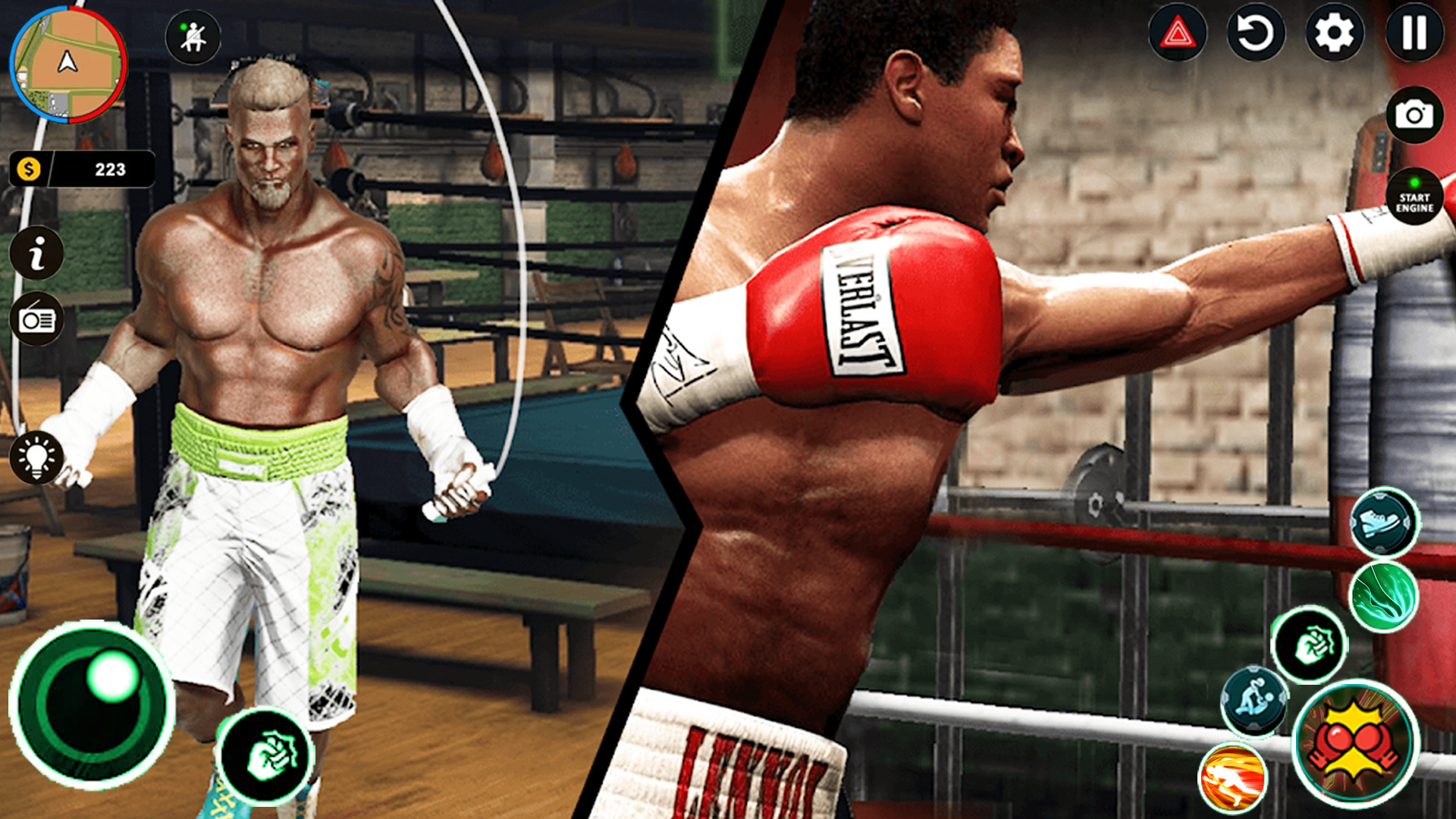Pause the game
1456x819 pixels.
click(x=1415, y=33)
